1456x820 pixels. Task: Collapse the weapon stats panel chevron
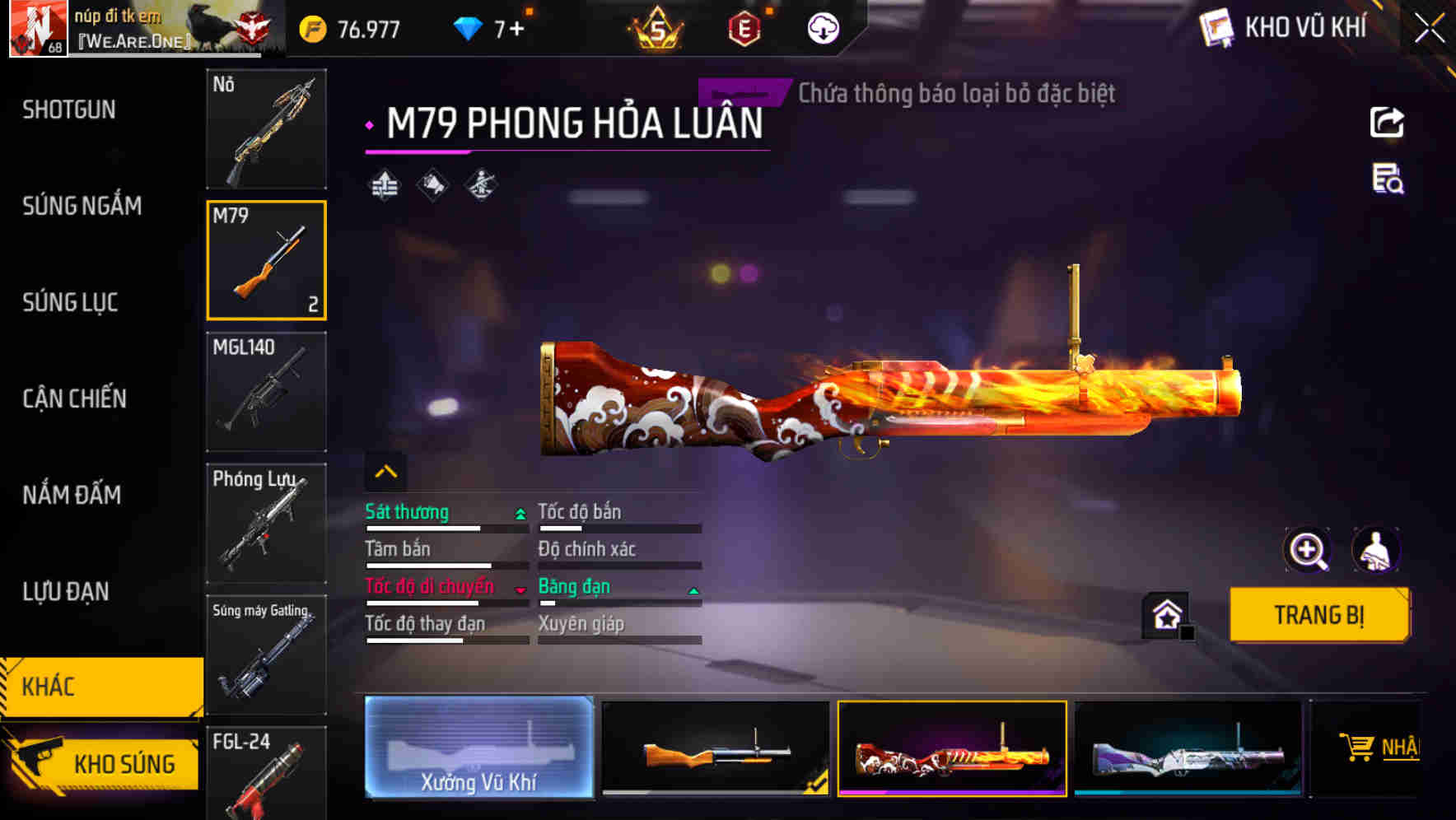384,470
